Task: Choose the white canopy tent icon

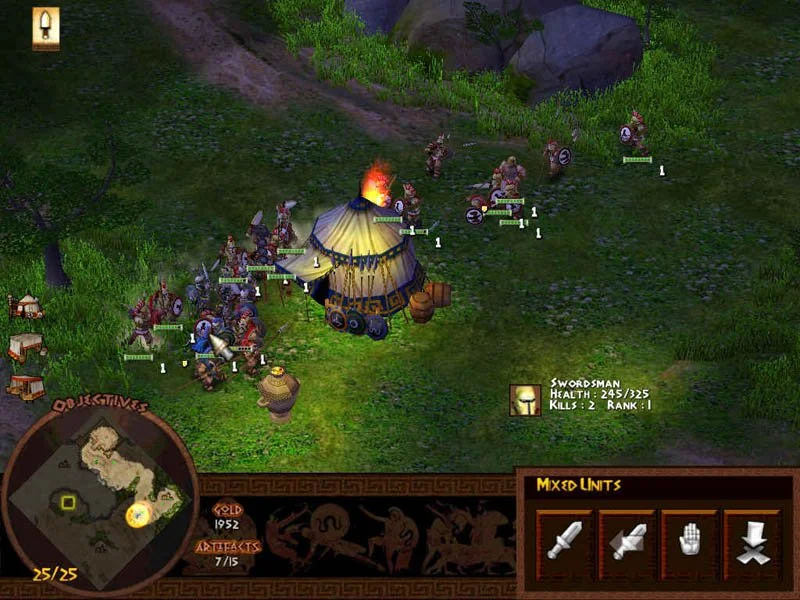Action: point(27,346)
